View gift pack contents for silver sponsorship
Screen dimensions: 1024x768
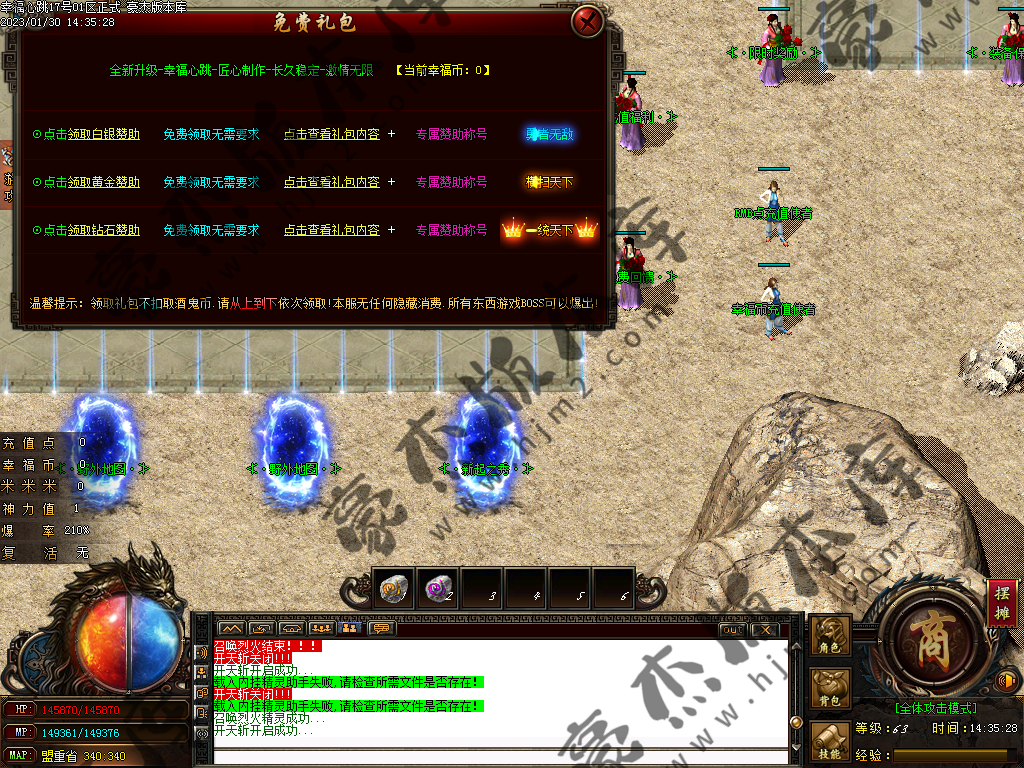click(331, 134)
